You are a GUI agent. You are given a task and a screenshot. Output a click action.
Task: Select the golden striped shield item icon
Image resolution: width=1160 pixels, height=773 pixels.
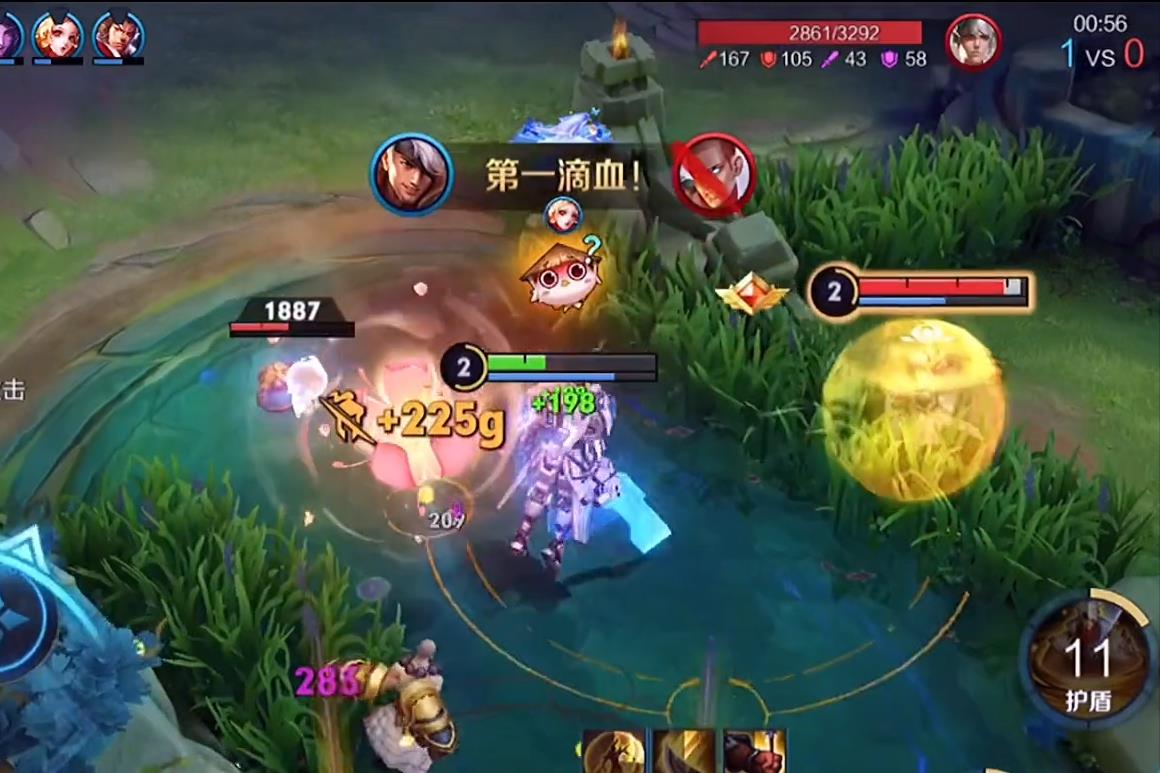pos(684,752)
